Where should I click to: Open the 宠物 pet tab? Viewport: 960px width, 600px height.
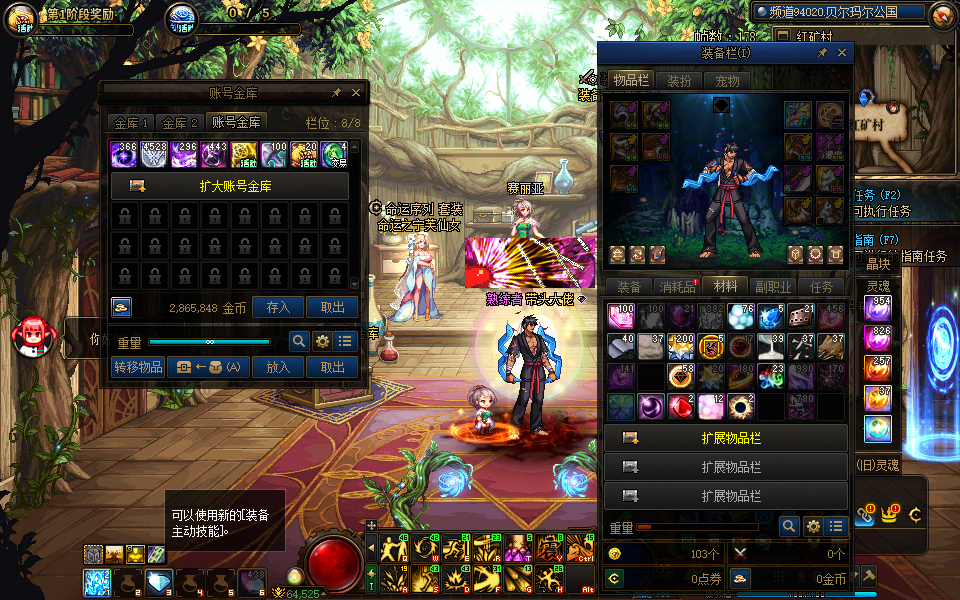(727, 80)
